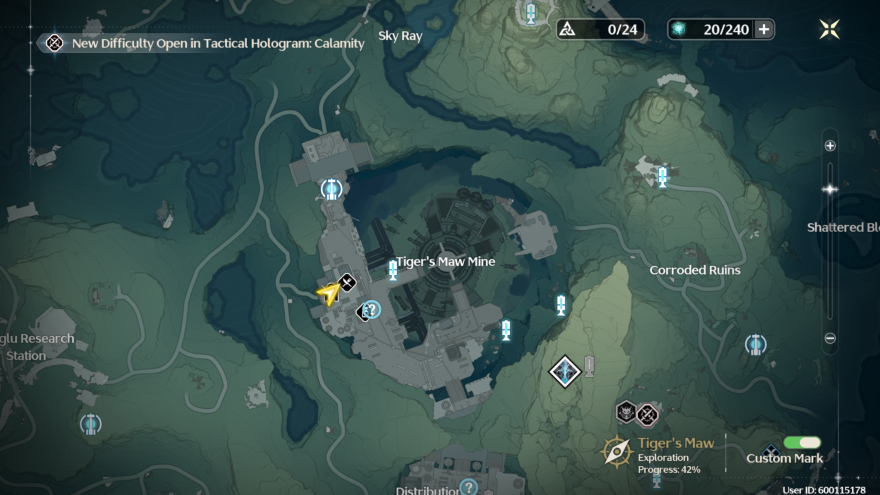Toggle the Custom Mark switch
The image size is (880, 495).
802,442
